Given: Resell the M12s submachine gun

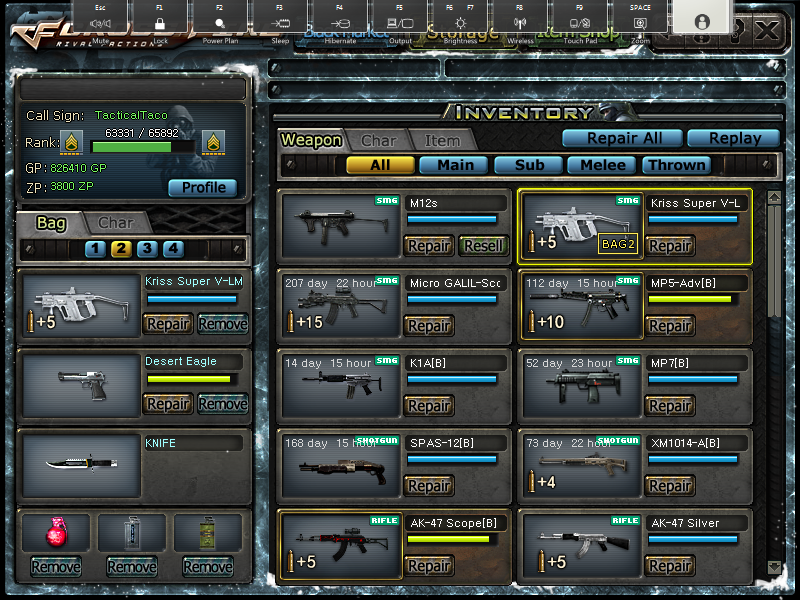Looking at the screenshot, I should (x=483, y=245).
